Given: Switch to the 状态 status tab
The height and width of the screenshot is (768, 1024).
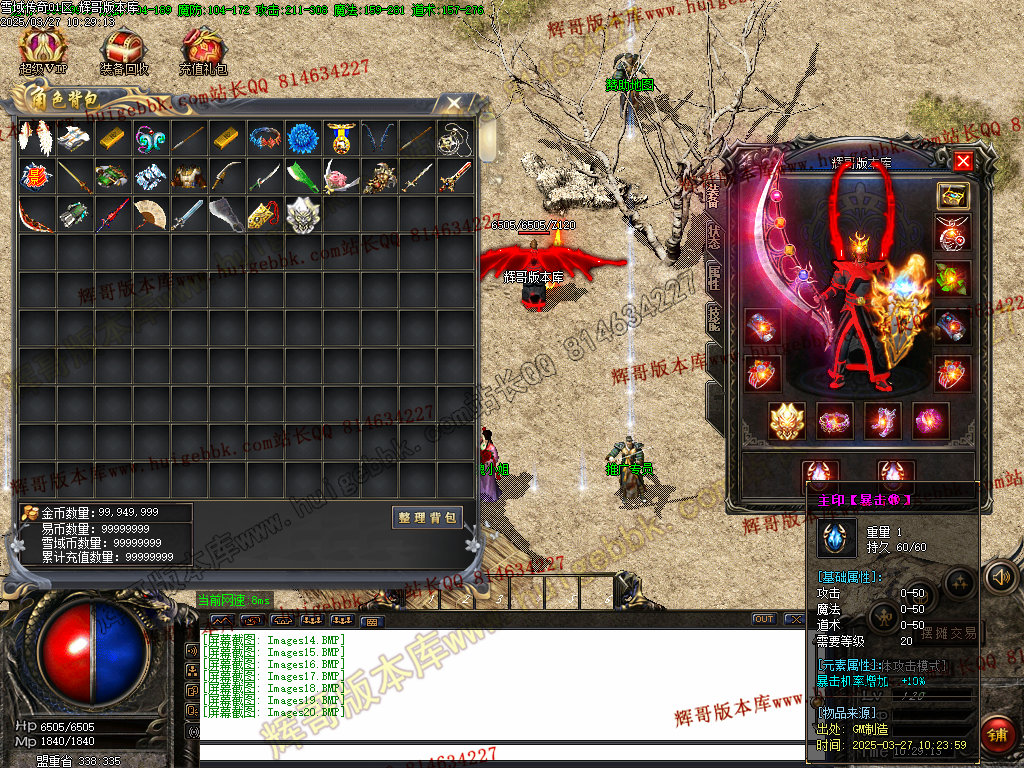Looking at the screenshot, I should pyautogui.click(x=714, y=236).
